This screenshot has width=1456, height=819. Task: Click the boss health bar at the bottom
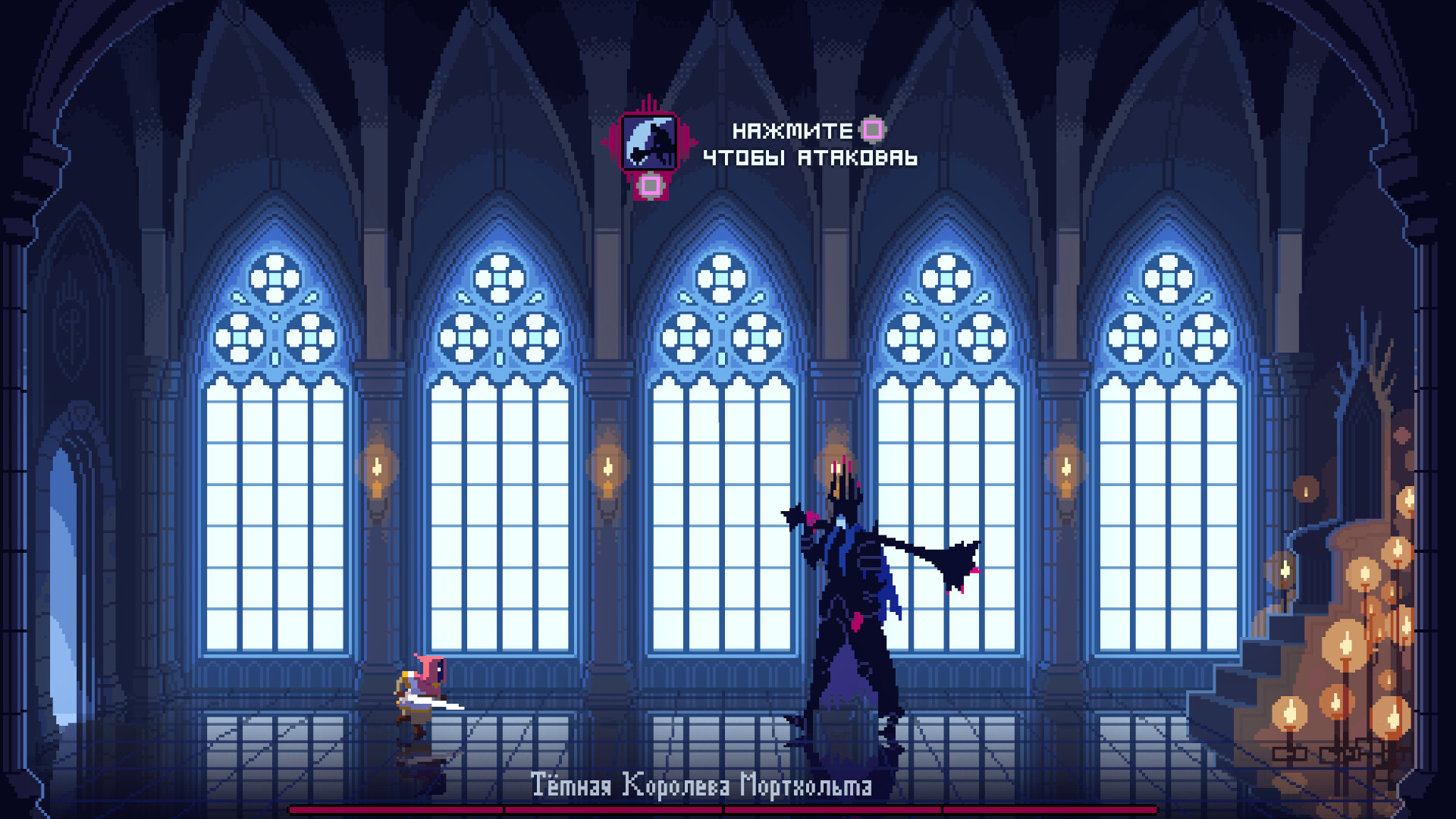728,811
